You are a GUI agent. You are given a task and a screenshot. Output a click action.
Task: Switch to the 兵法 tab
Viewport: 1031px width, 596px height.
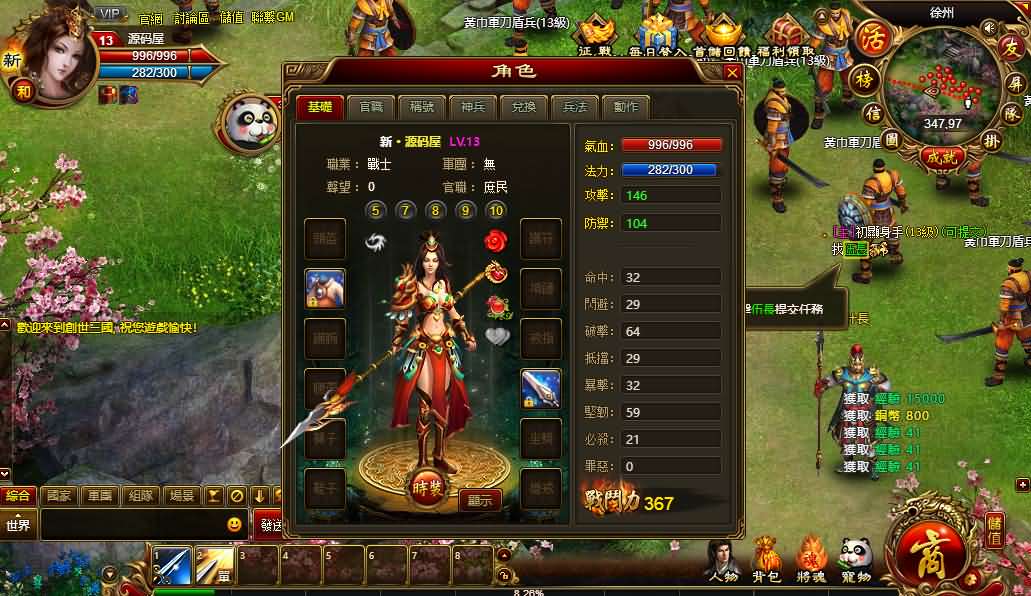(x=575, y=108)
